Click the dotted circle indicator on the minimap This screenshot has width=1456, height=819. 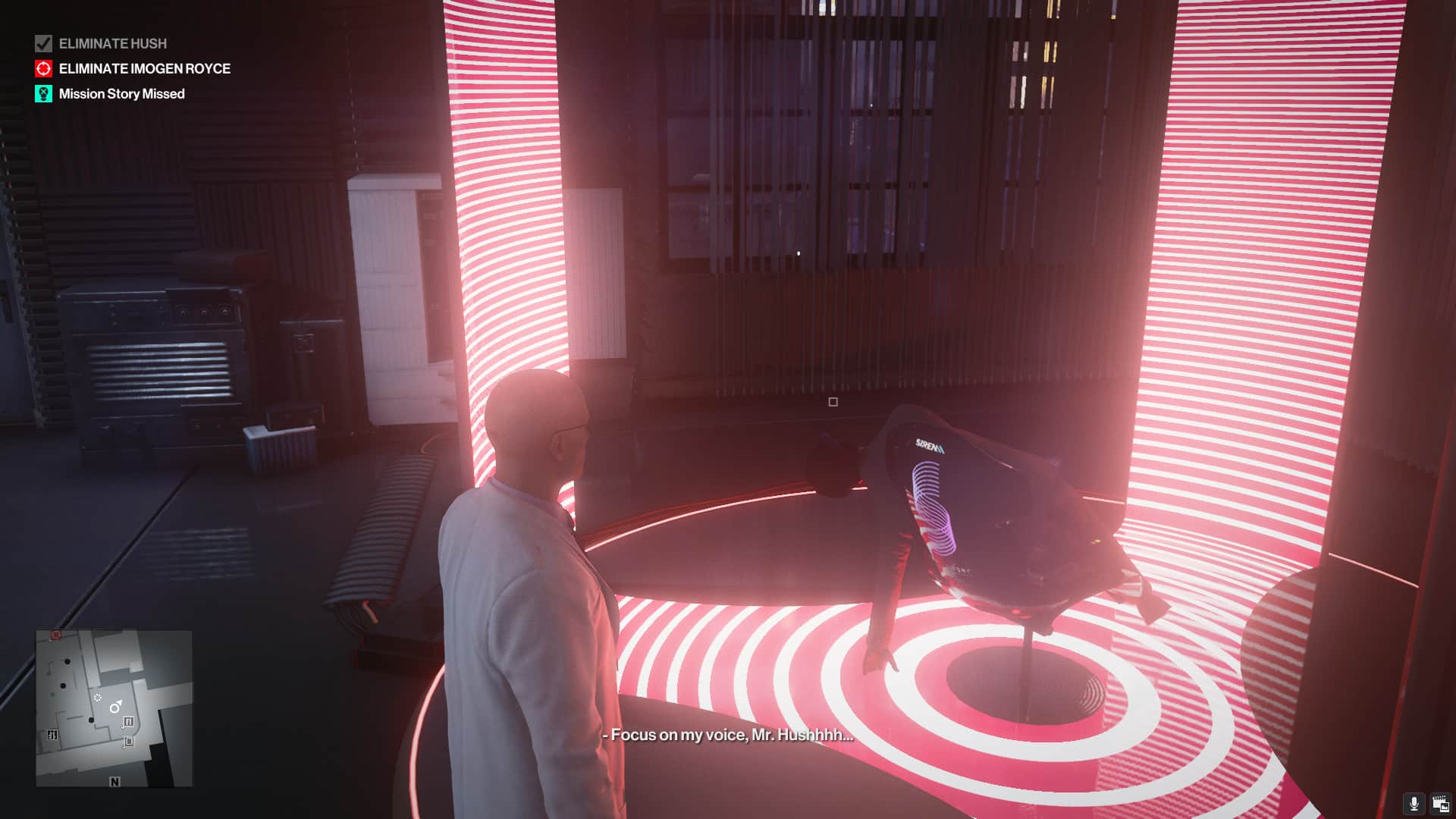point(98,698)
